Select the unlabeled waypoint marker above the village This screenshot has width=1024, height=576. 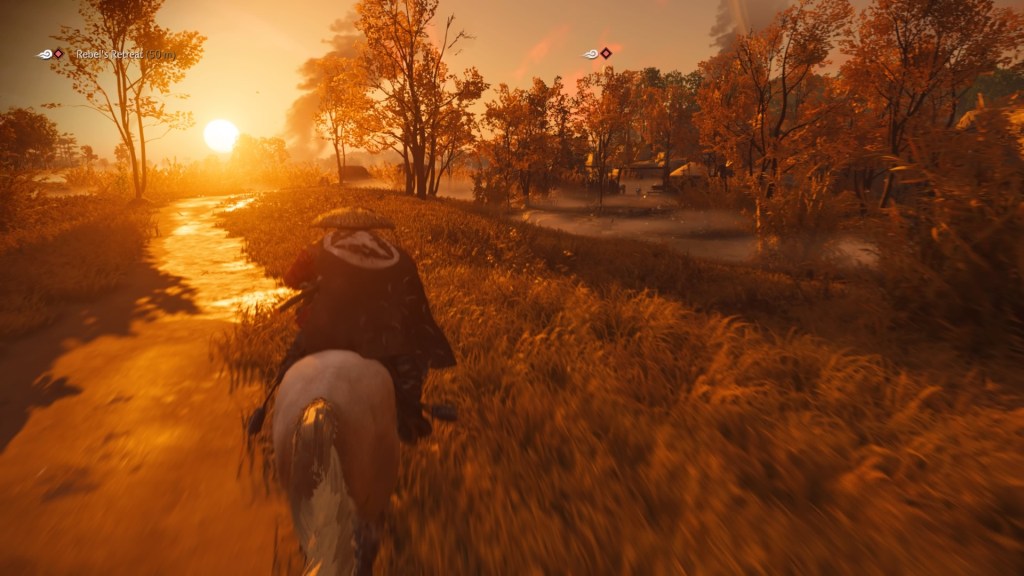[x=598, y=53]
